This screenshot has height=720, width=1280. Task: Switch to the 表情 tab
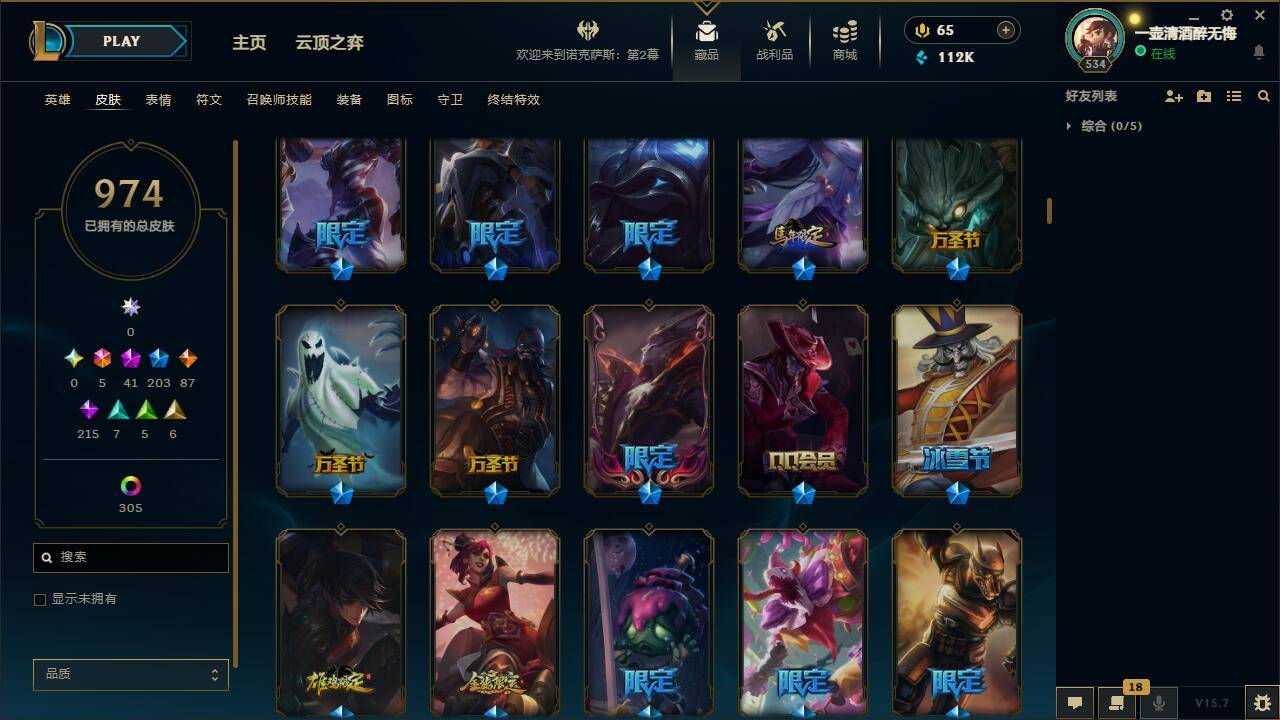tap(159, 99)
